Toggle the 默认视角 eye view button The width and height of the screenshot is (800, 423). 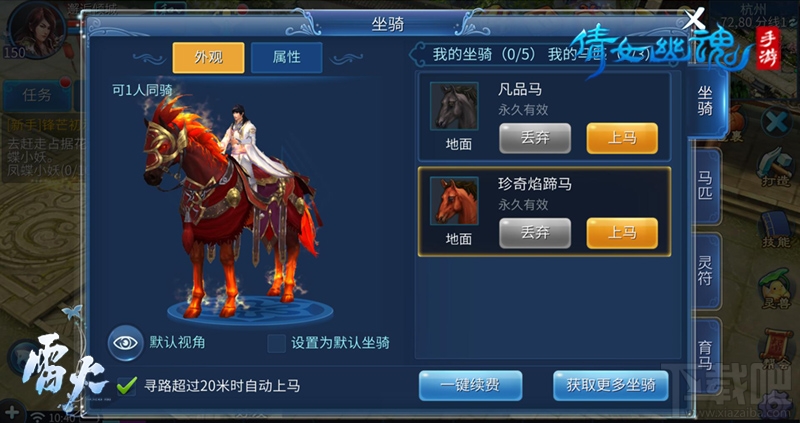click(x=125, y=342)
